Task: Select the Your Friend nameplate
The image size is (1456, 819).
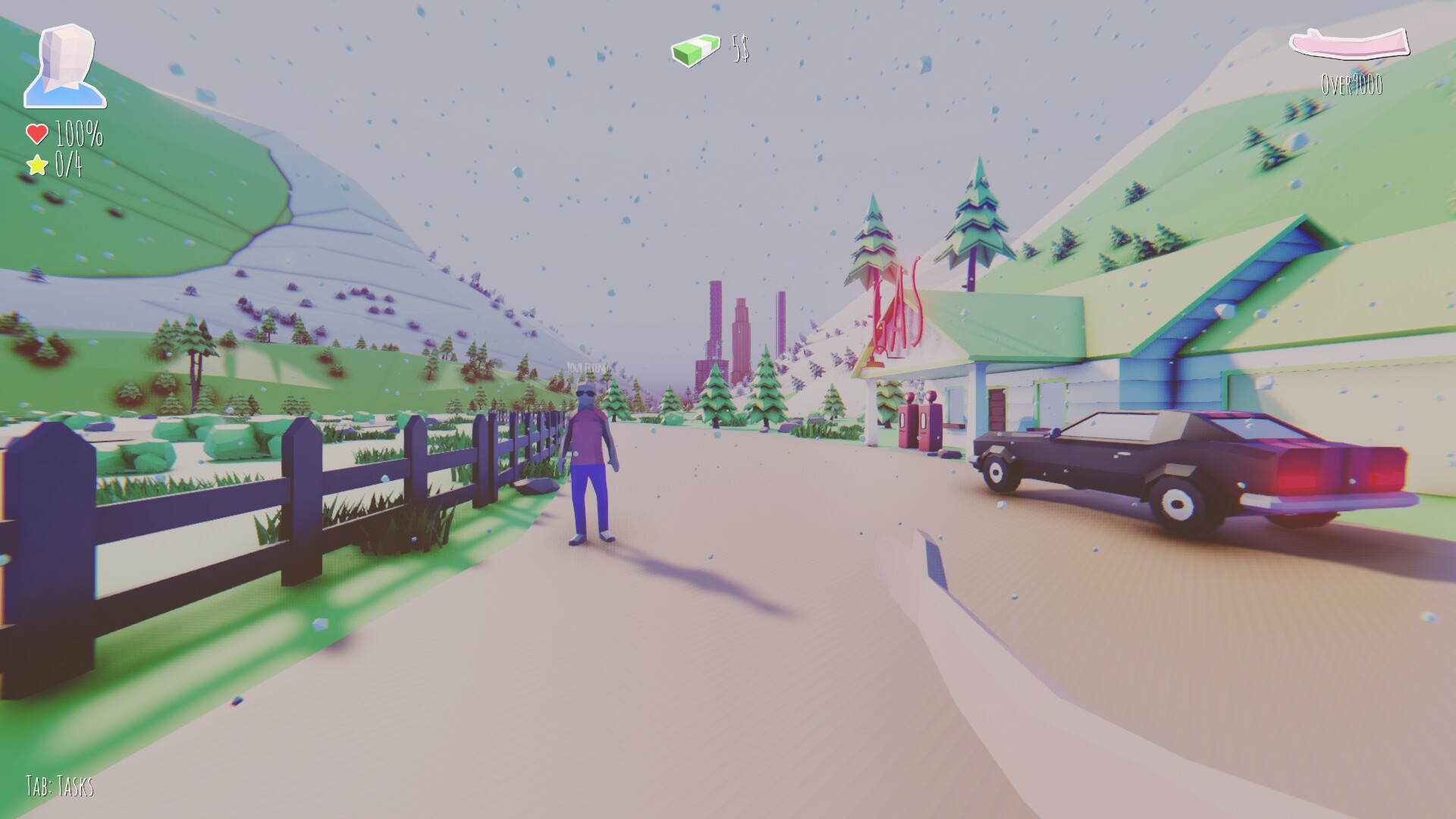Action: [x=587, y=366]
